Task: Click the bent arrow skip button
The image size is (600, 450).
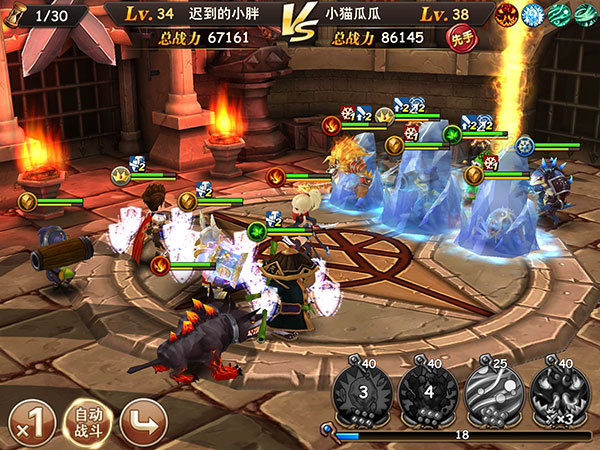Action: click(x=142, y=421)
